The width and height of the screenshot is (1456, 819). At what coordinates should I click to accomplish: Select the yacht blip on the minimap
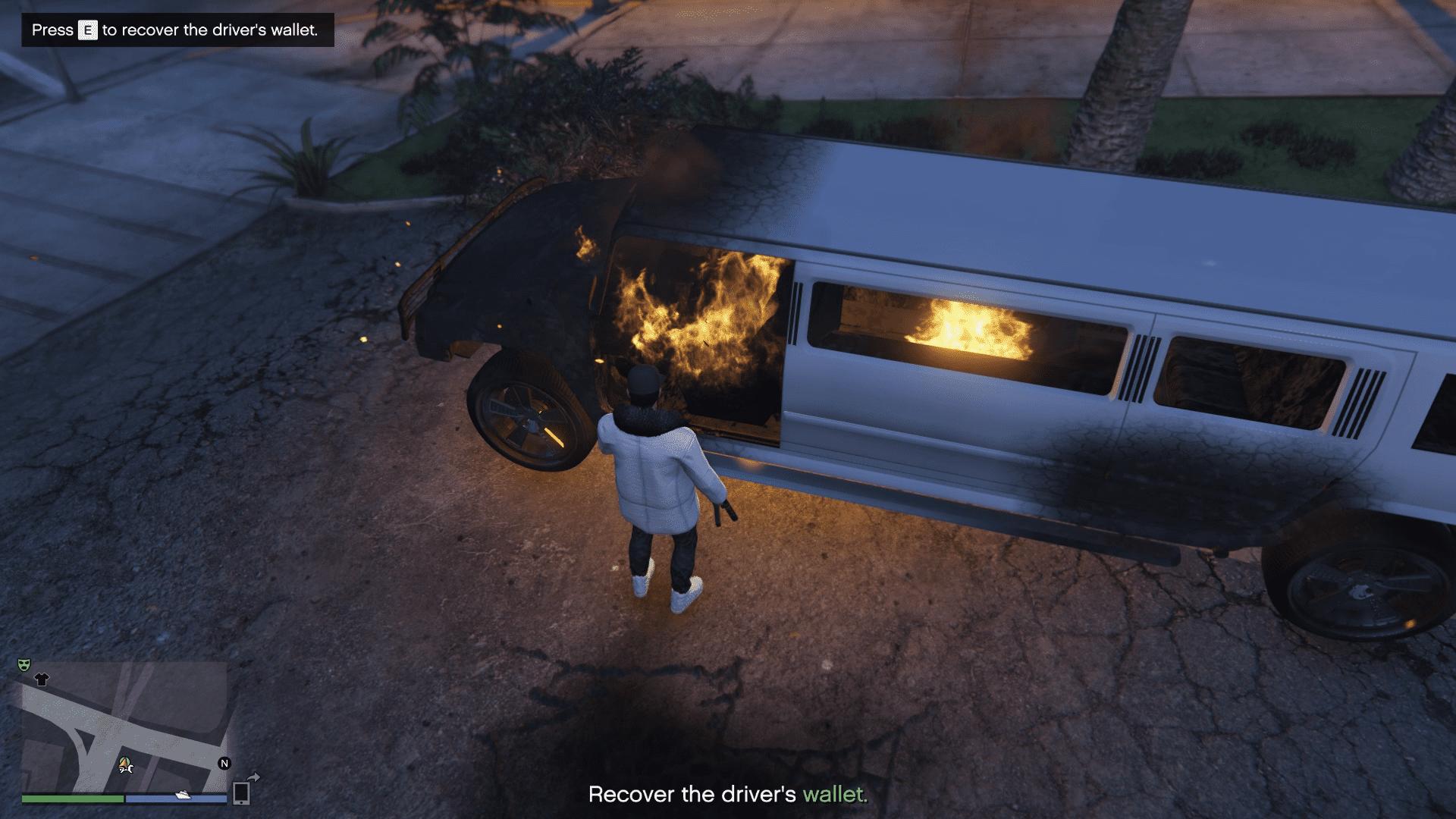pos(184,795)
